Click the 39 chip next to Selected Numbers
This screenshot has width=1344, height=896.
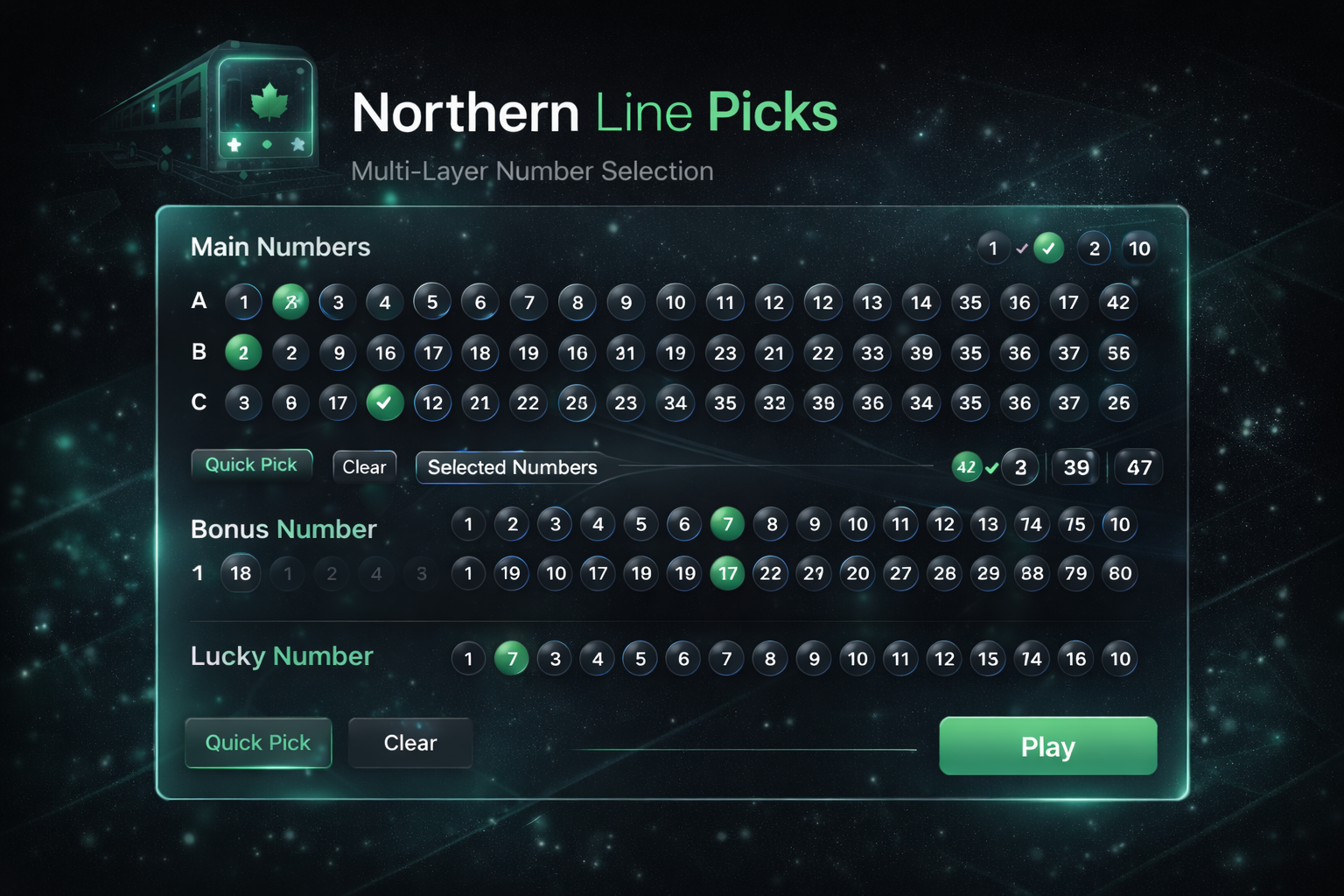(x=1074, y=467)
